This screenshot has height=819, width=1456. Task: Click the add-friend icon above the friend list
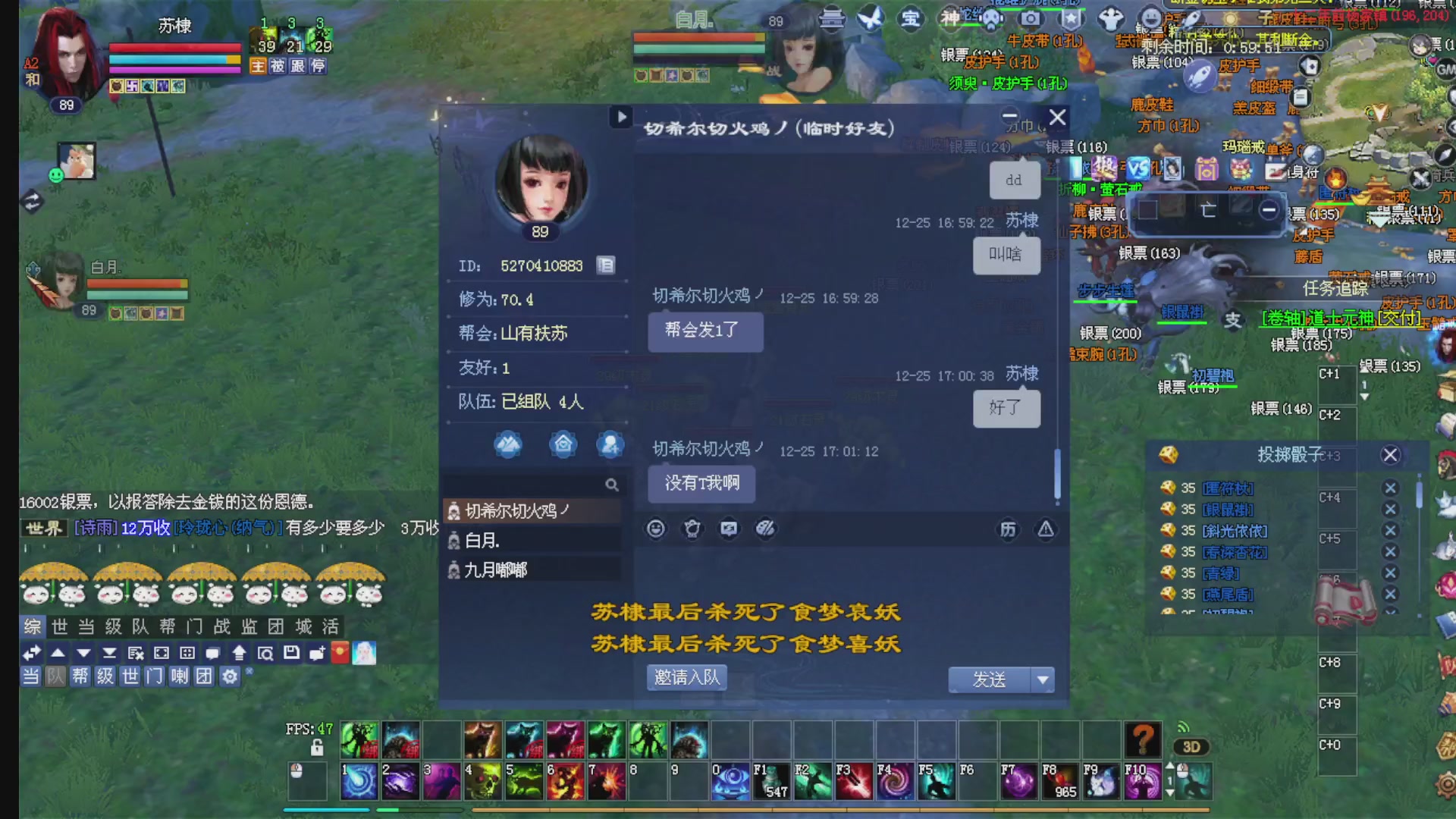click(610, 445)
